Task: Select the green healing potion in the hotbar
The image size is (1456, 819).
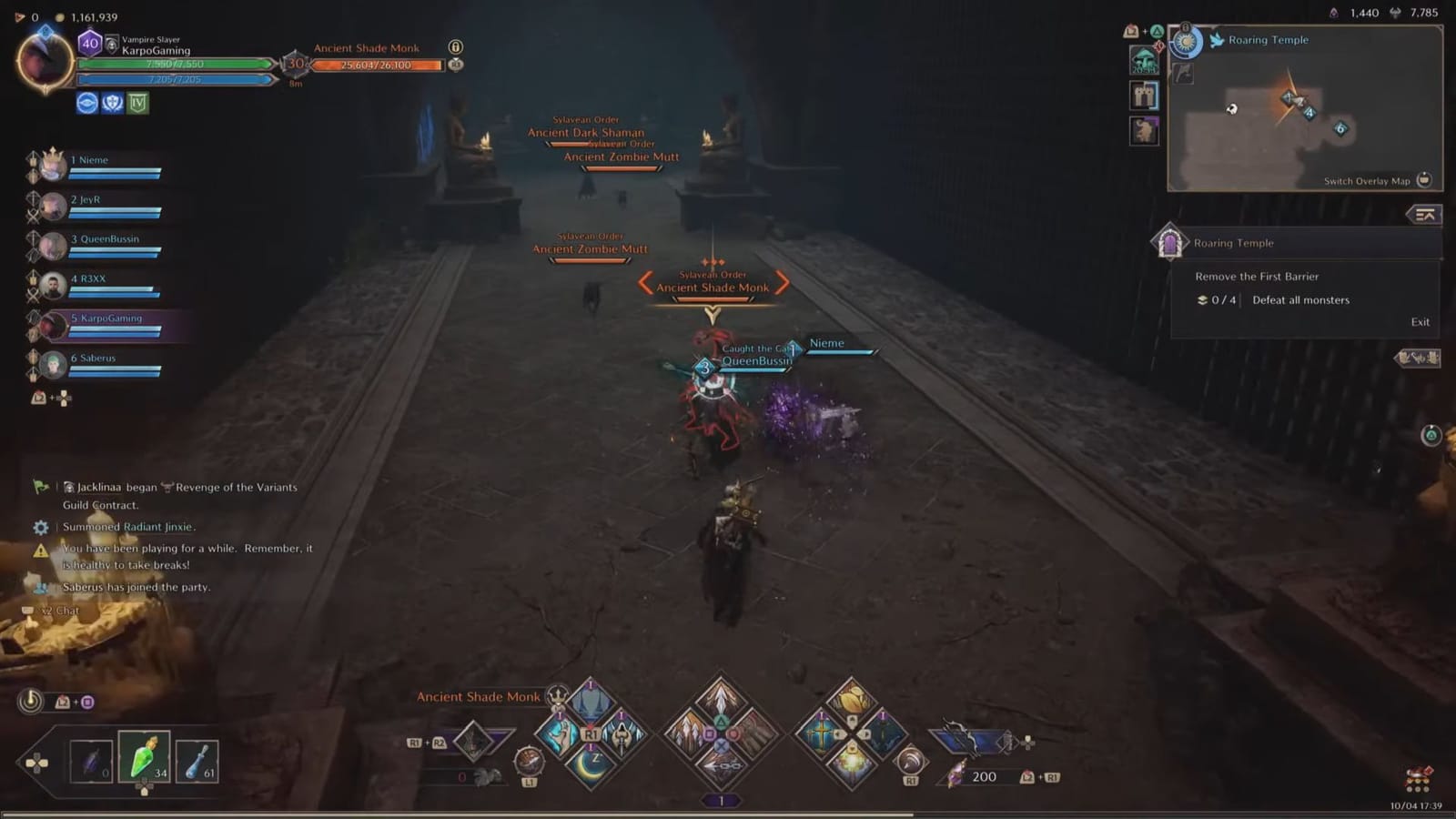Action: click(144, 758)
